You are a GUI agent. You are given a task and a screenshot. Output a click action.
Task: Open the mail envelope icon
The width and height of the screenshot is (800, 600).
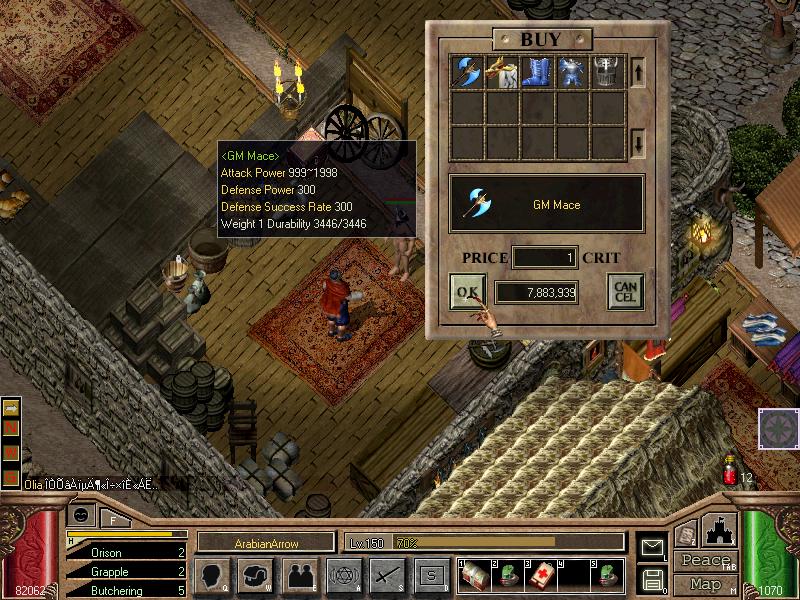[x=653, y=547]
